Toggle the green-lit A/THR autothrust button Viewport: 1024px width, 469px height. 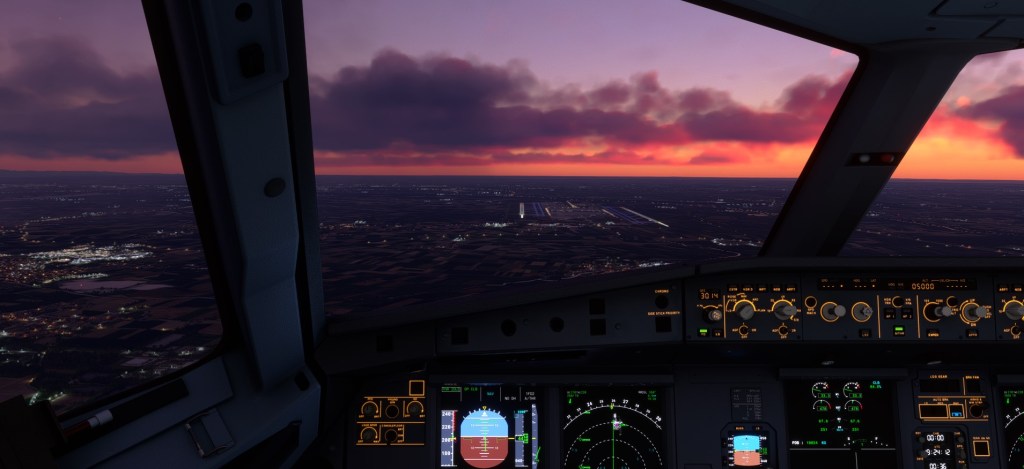(900, 331)
